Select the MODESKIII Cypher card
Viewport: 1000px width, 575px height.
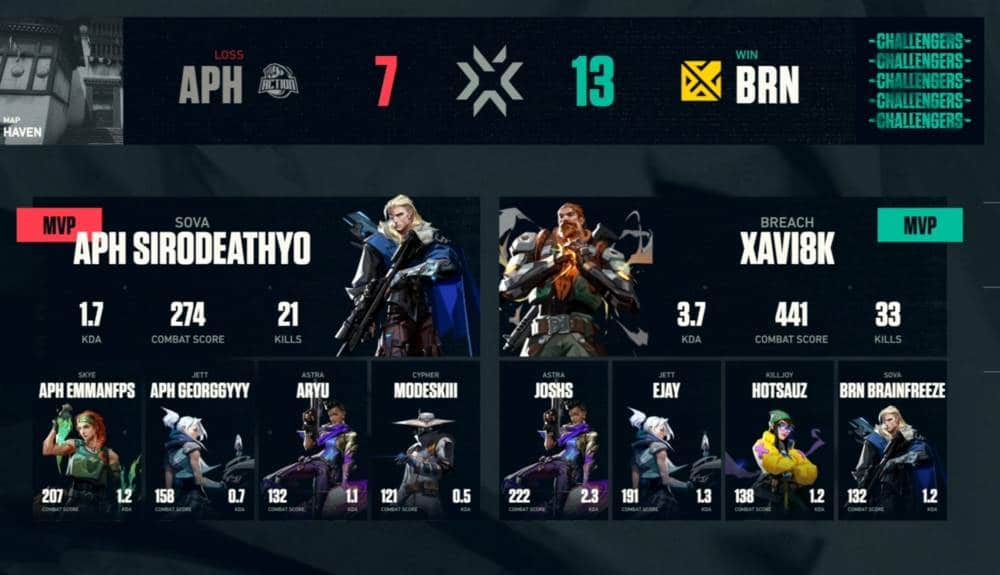point(425,440)
